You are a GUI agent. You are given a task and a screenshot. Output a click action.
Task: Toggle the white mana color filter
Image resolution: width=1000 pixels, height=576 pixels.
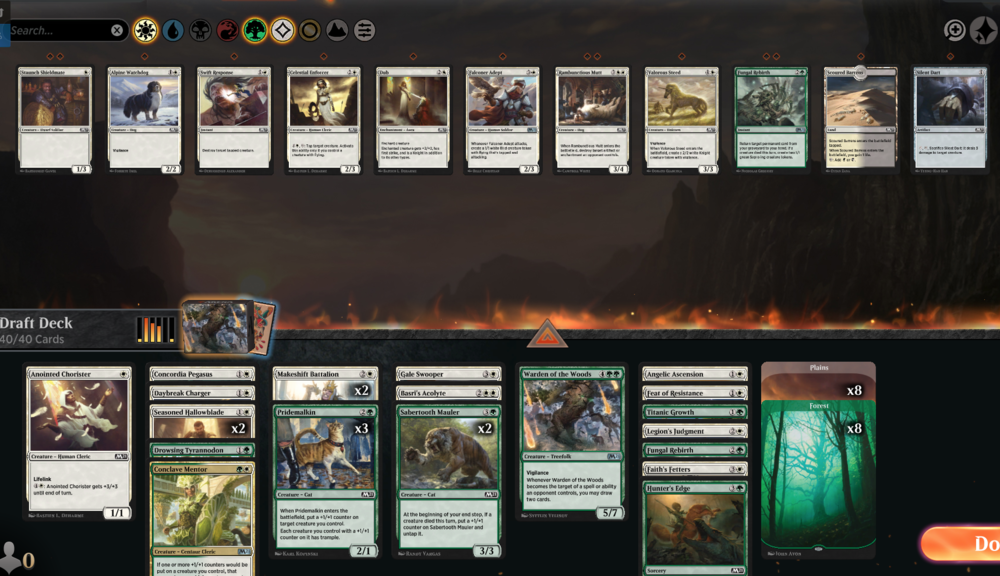[x=145, y=31]
